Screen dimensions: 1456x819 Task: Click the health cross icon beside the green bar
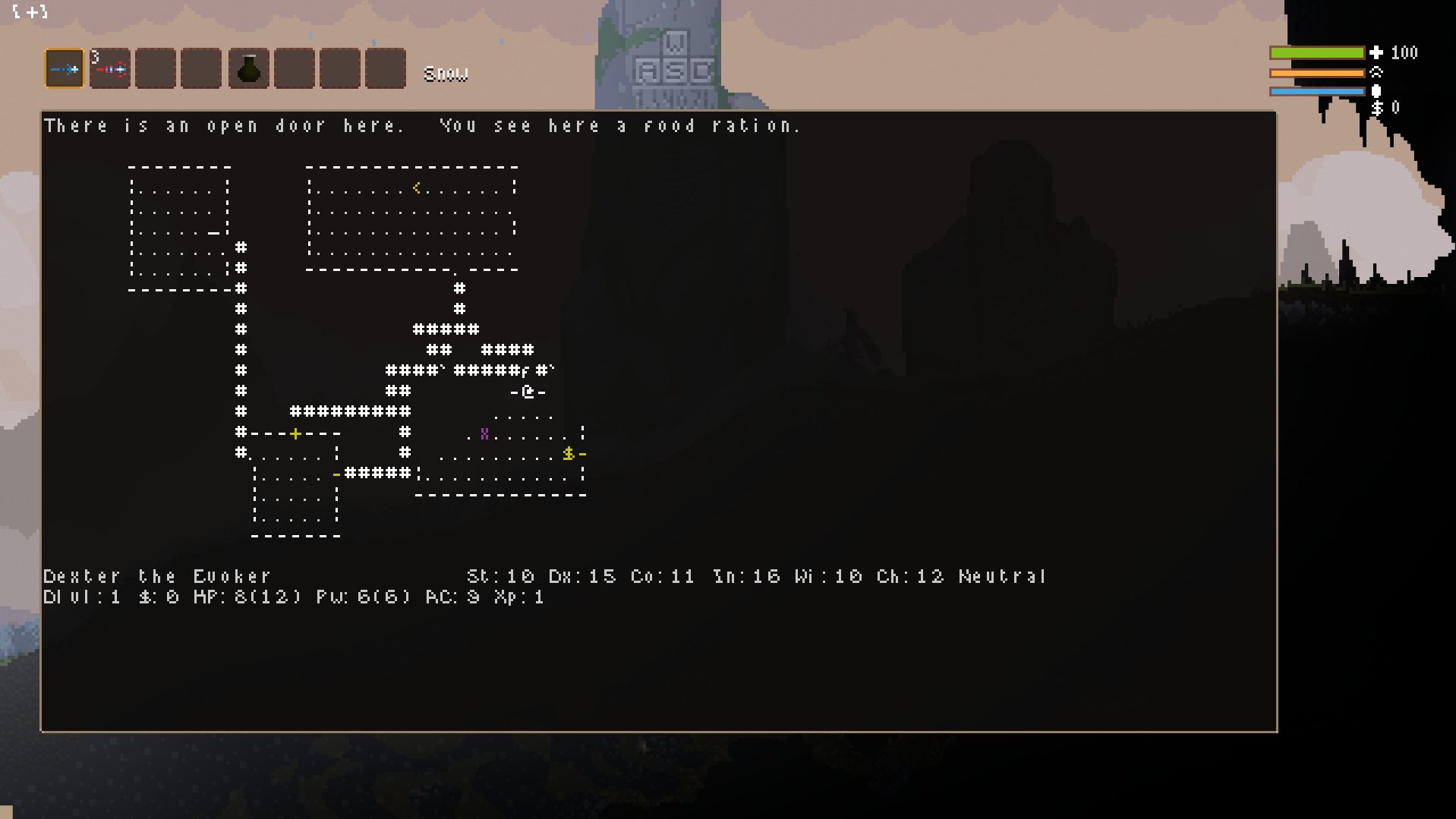[1376, 53]
